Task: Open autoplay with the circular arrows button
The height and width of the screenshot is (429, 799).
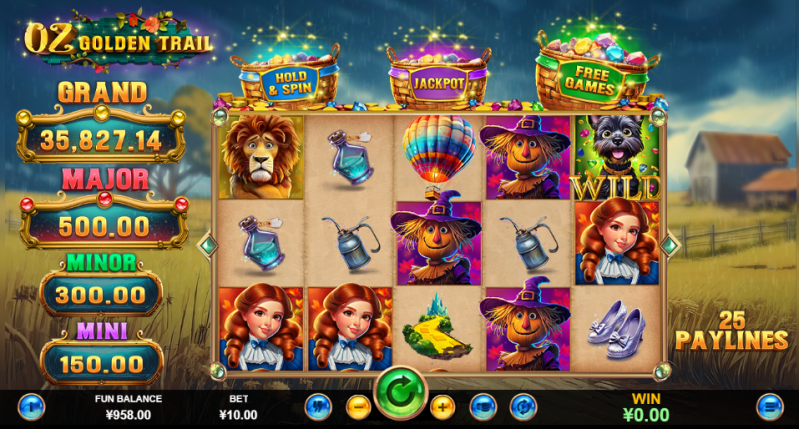Action: (523, 407)
